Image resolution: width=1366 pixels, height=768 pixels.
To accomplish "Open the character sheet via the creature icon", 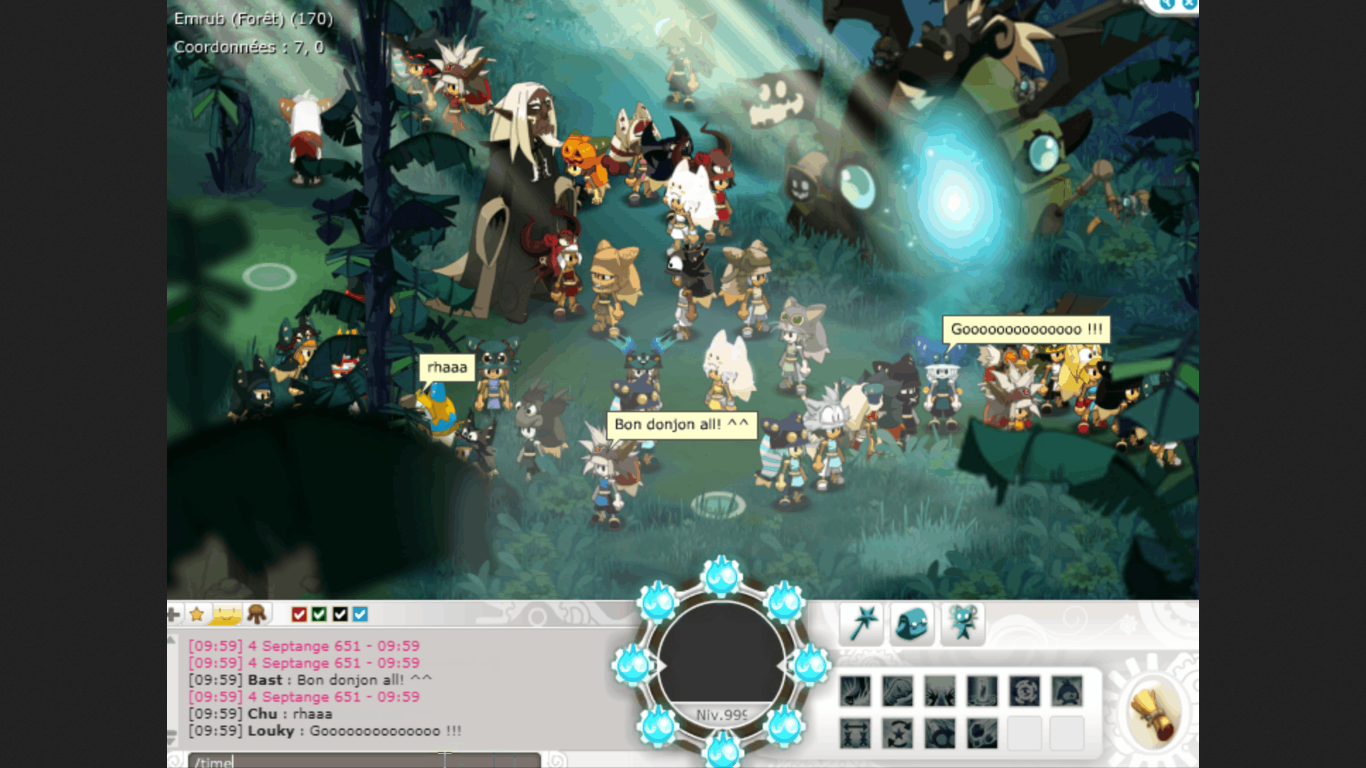I will point(961,623).
